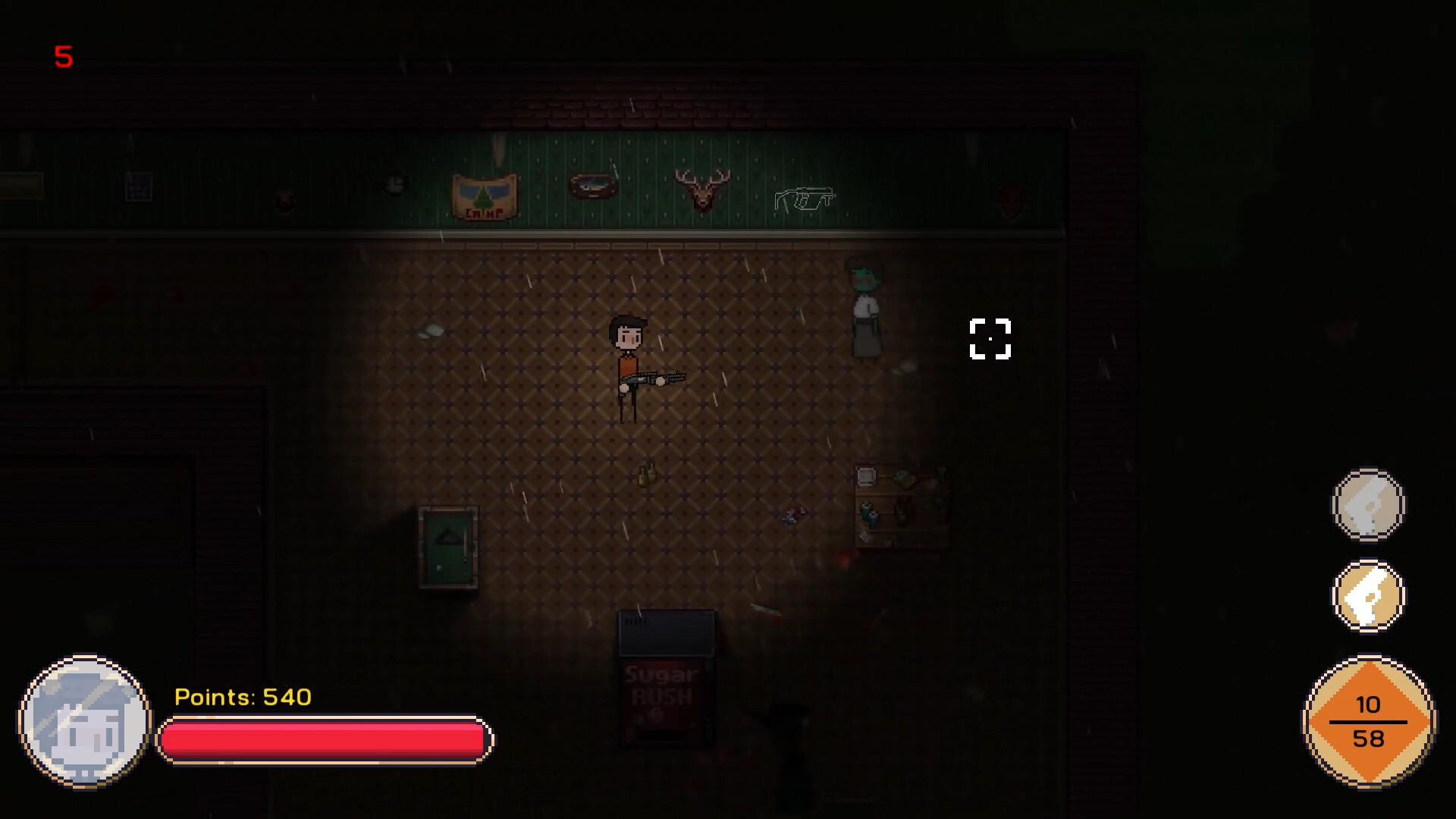This screenshot has height=819, width=1456.
Task: Click the red health bar
Action: tap(322, 739)
